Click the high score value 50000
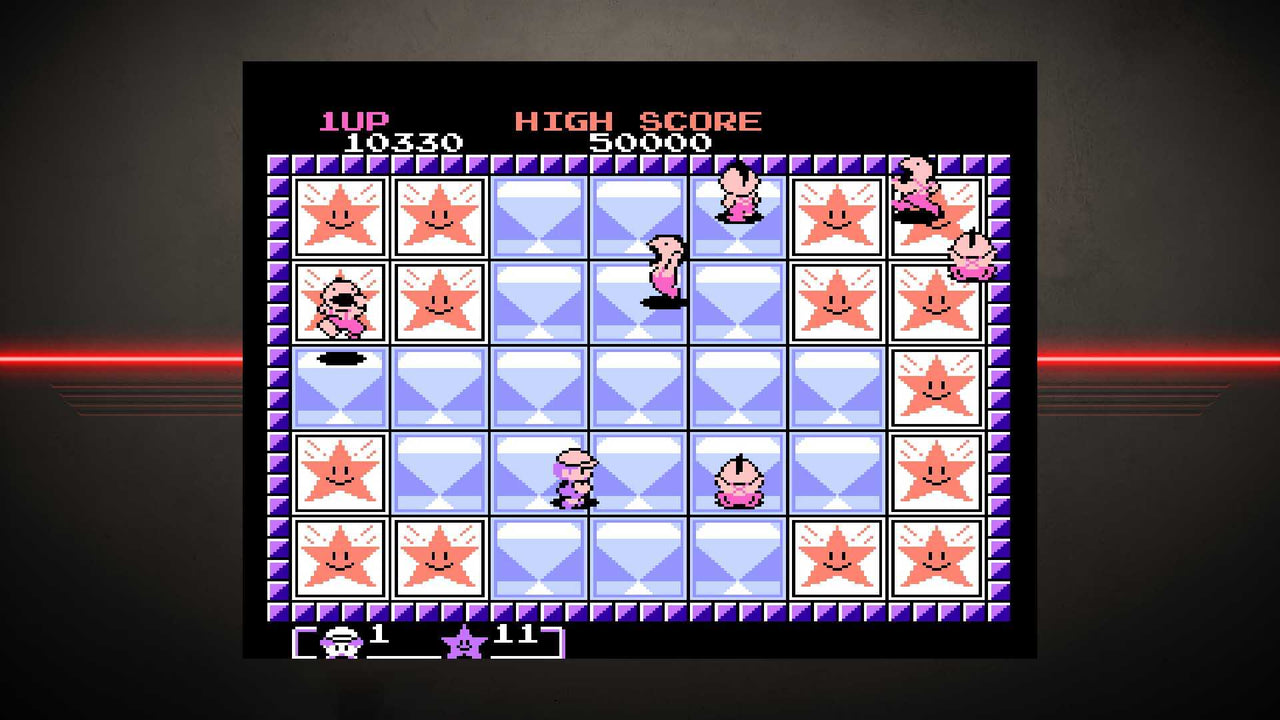 (650, 142)
